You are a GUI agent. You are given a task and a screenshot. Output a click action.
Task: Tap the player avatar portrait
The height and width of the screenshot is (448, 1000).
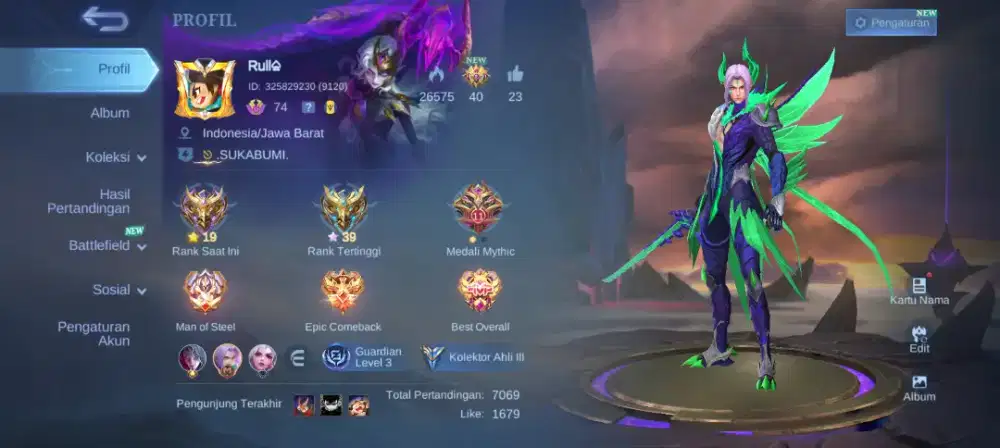click(203, 88)
